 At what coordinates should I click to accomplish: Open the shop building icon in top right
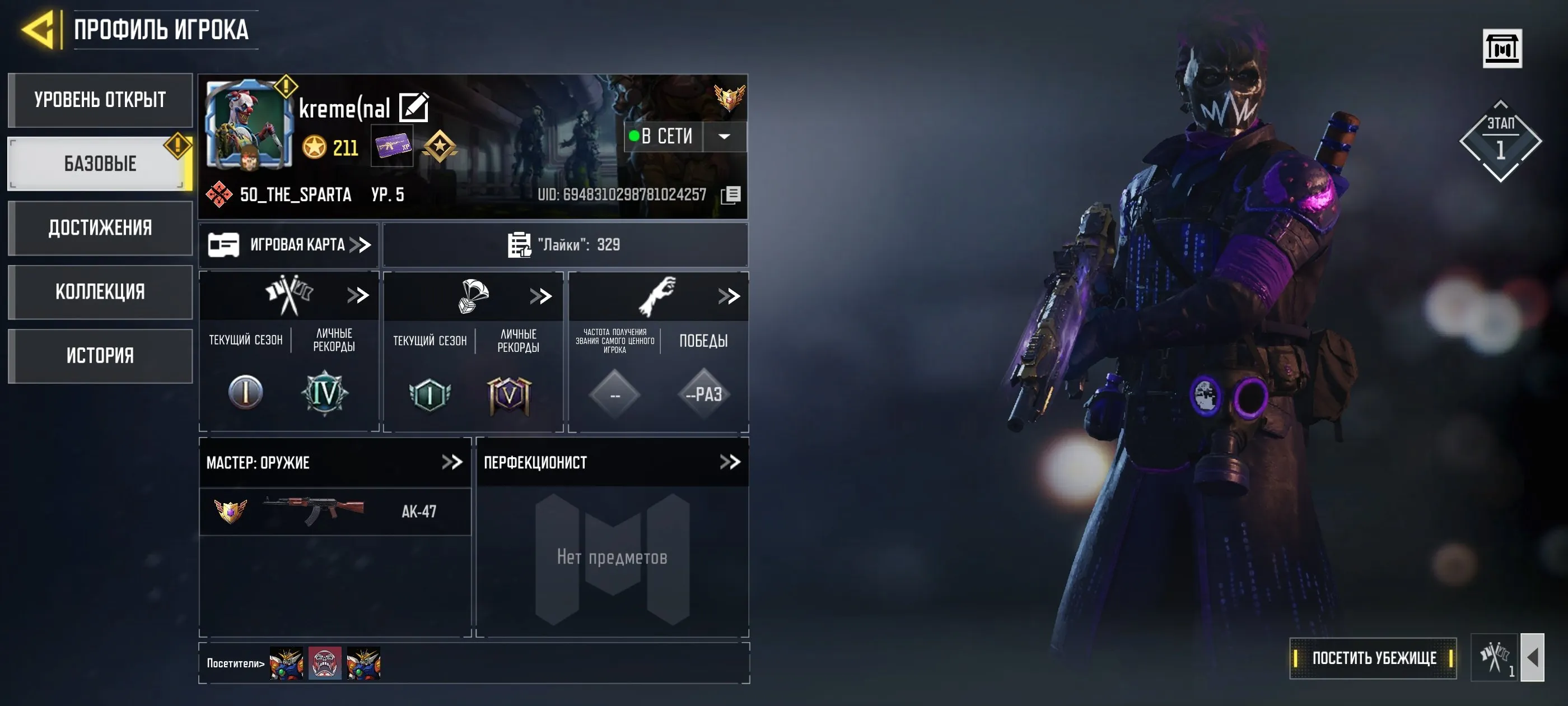1503,48
